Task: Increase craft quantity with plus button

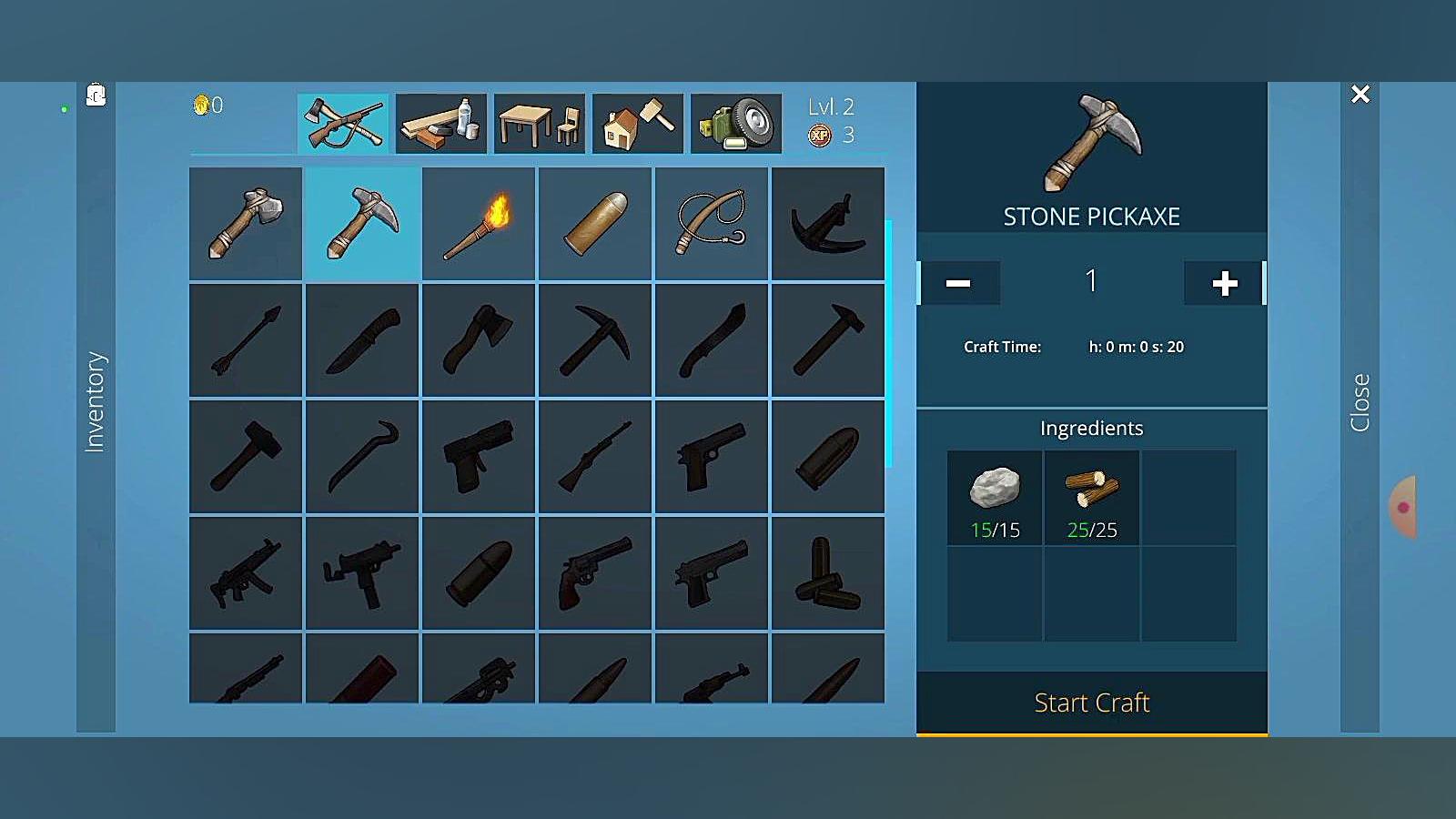Action: coord(1224,283)
